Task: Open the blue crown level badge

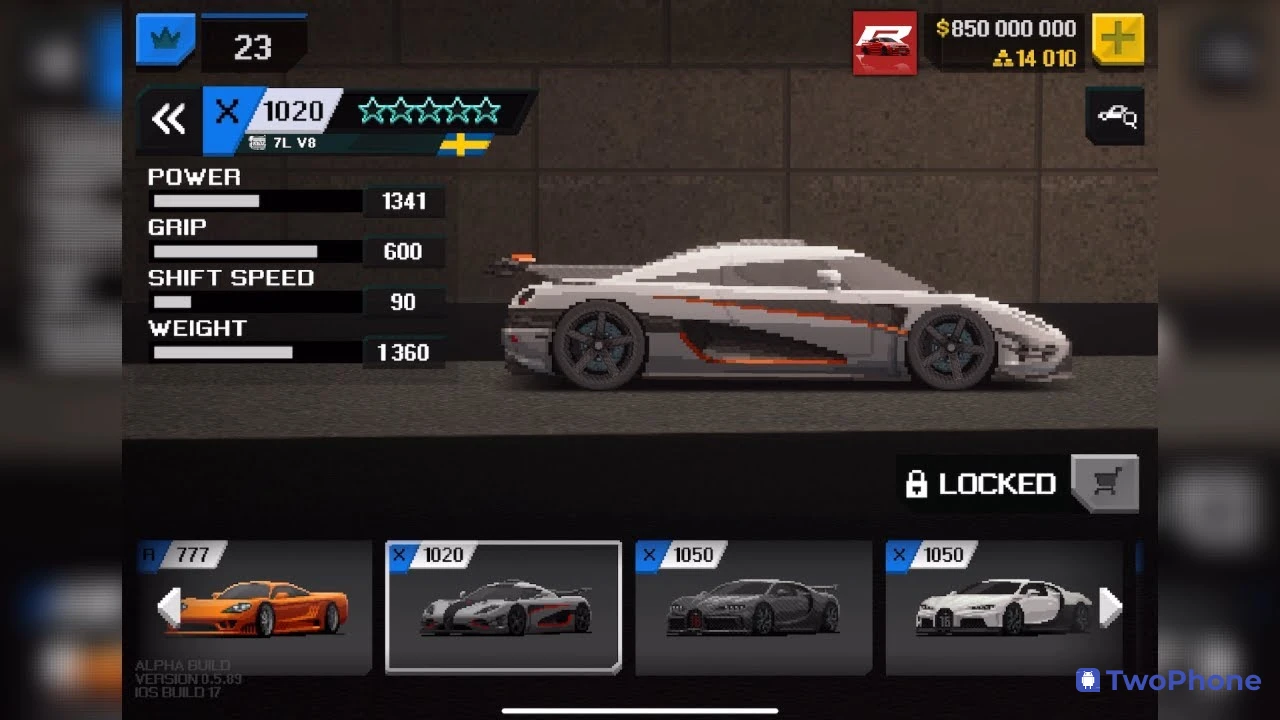Action: pos(165,40)
